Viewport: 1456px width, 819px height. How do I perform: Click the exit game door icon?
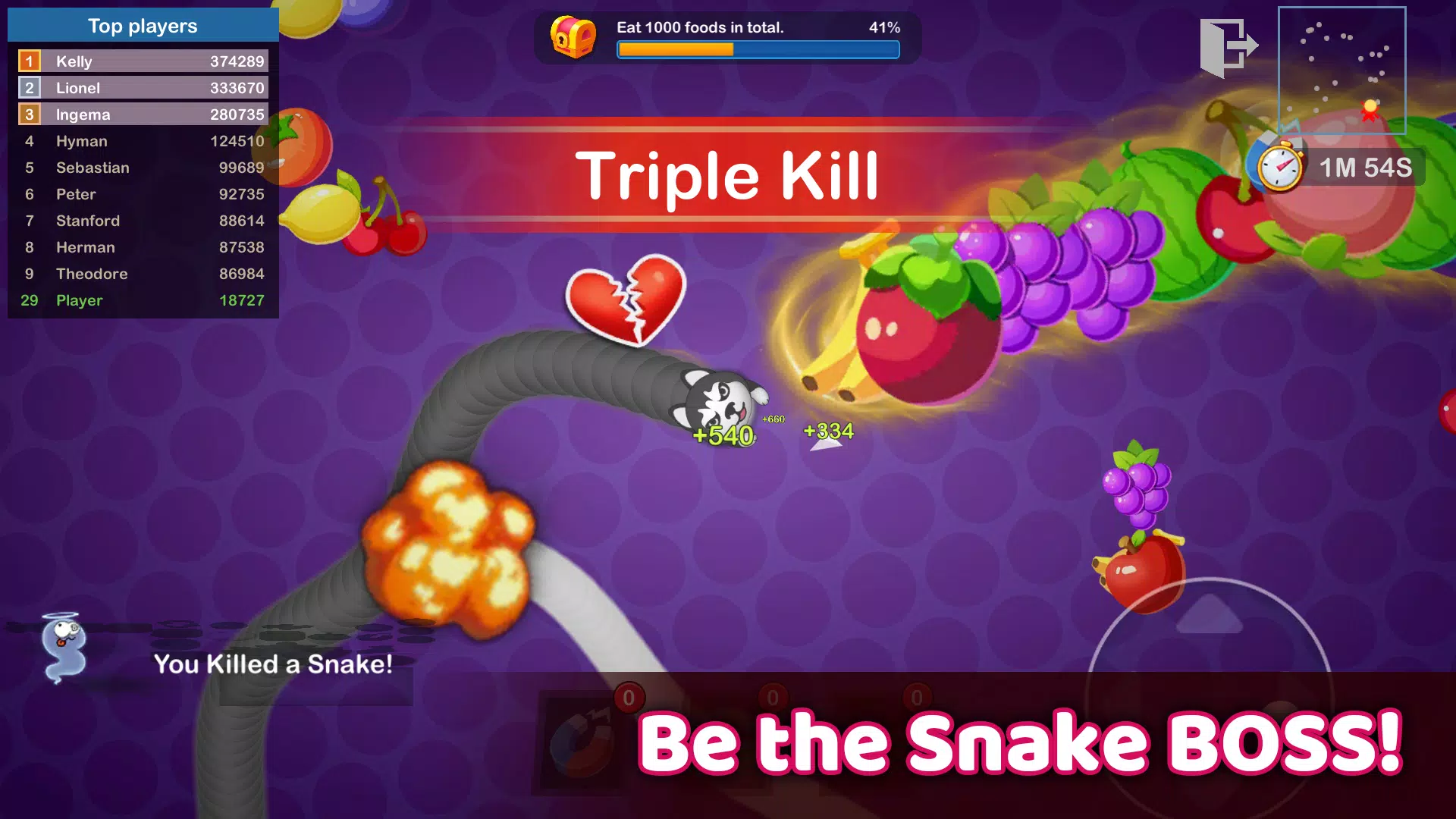(1228, 45)
